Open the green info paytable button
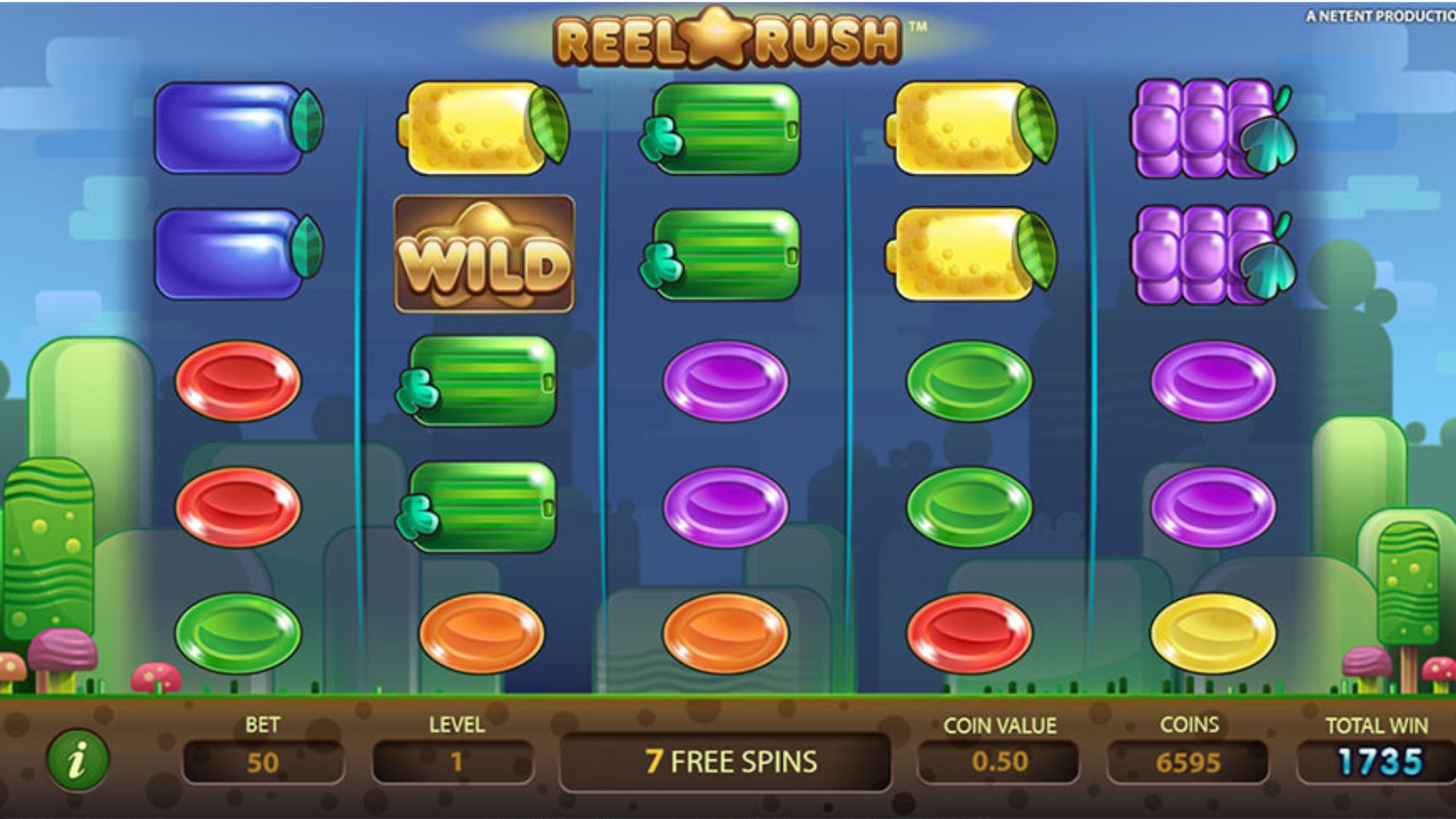 point(77,759)
